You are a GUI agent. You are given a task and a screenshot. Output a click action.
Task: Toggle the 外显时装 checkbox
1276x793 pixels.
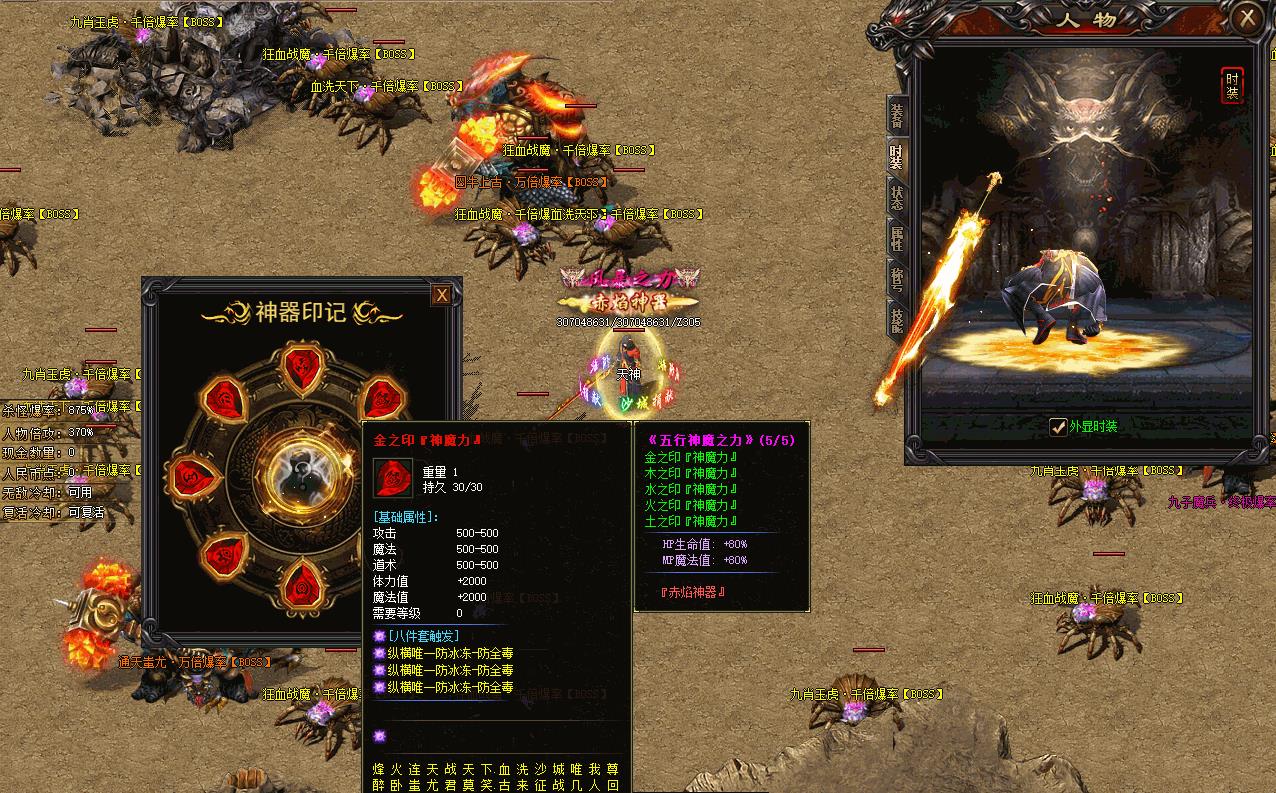[1058, 427]
